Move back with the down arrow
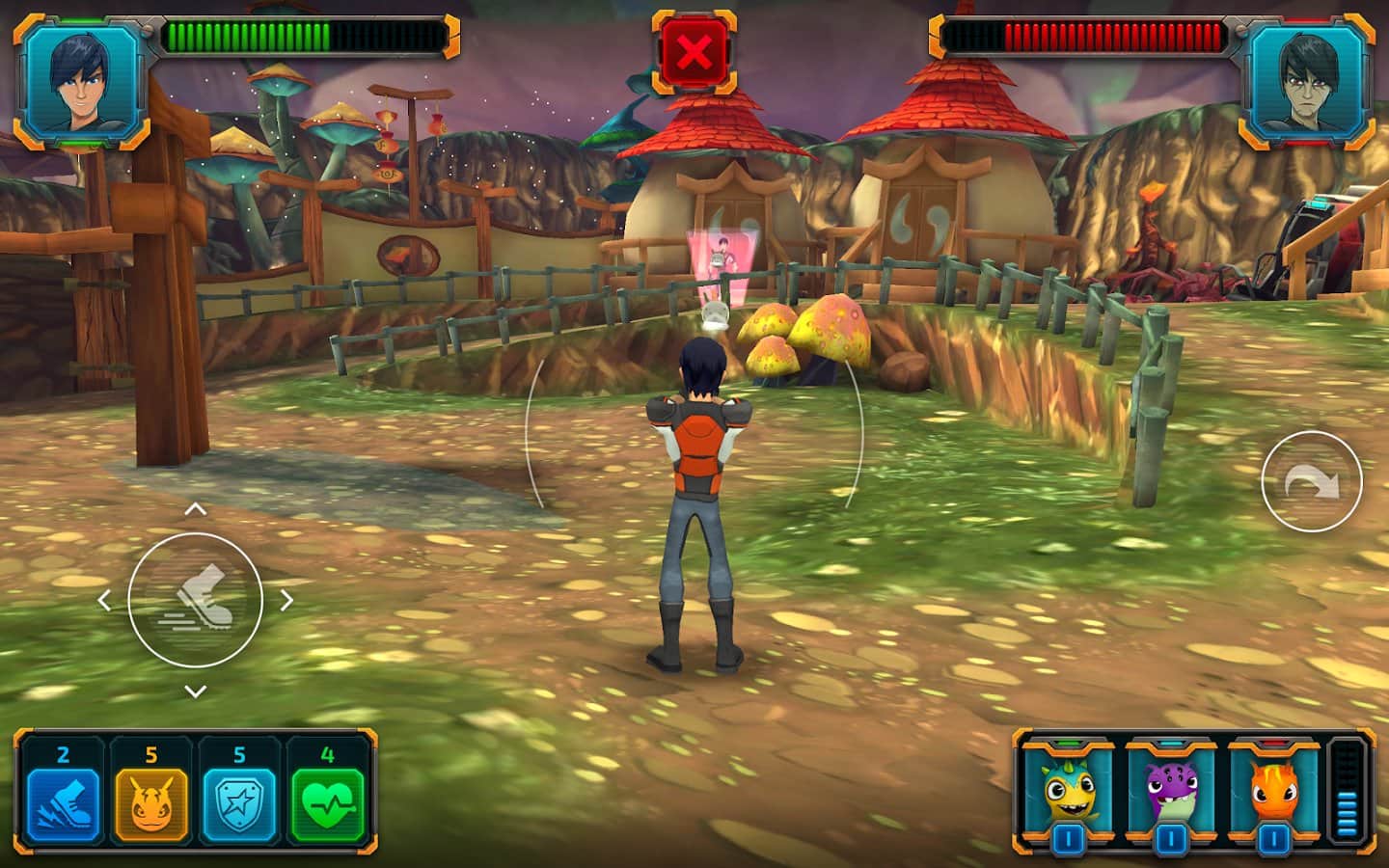The image size is (1389, 868). [x=196, y=691]
